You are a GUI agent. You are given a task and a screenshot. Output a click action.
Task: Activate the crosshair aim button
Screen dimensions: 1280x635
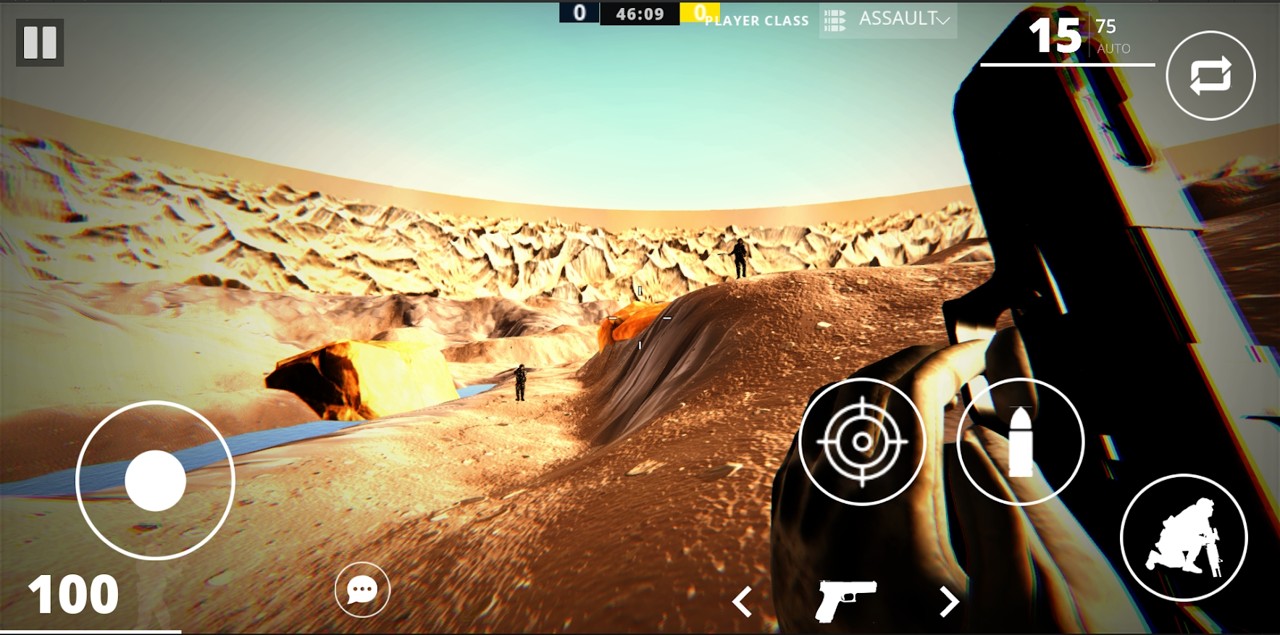click(862, 441)
